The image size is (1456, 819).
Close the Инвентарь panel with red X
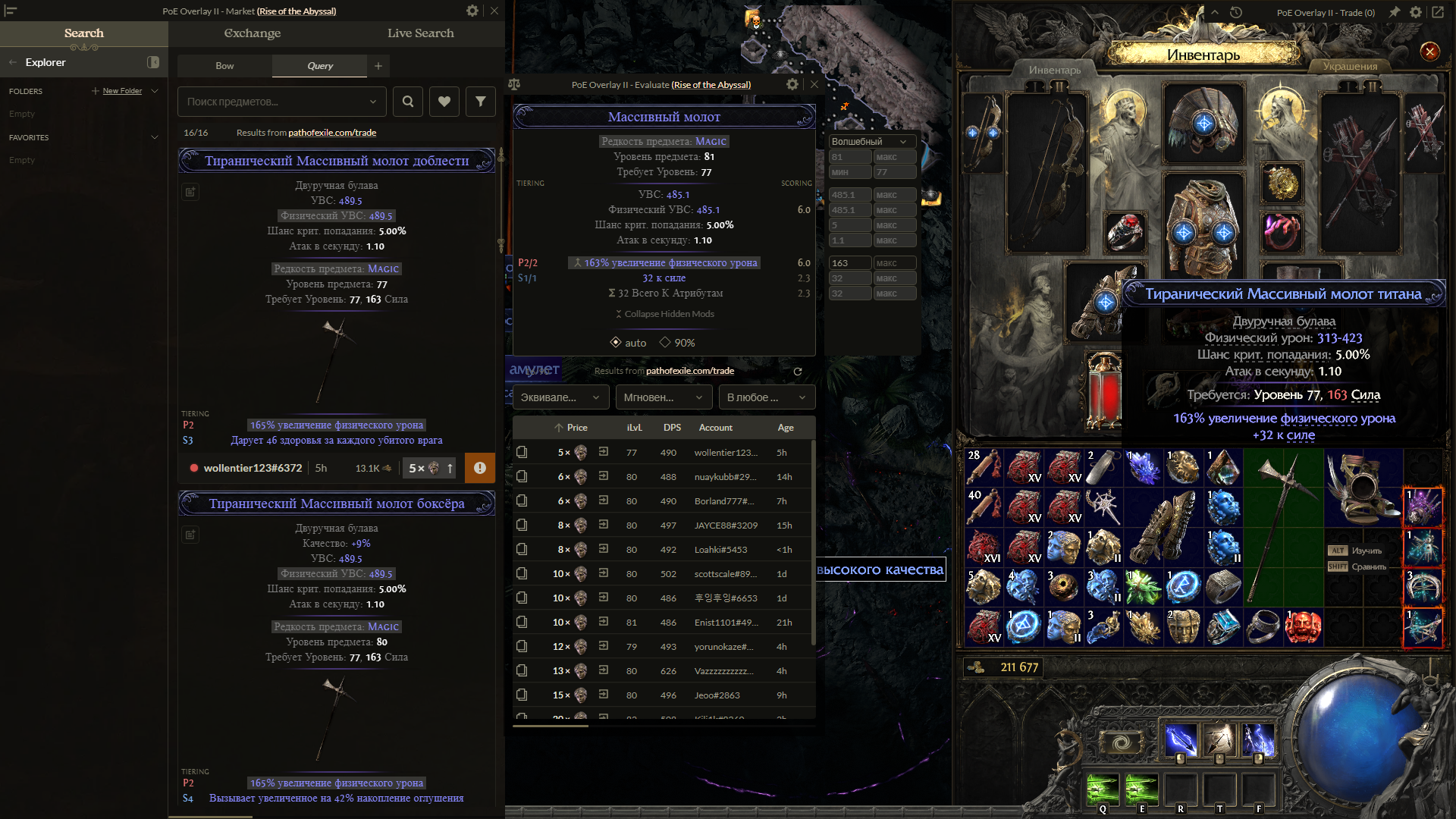(1429, 52)
